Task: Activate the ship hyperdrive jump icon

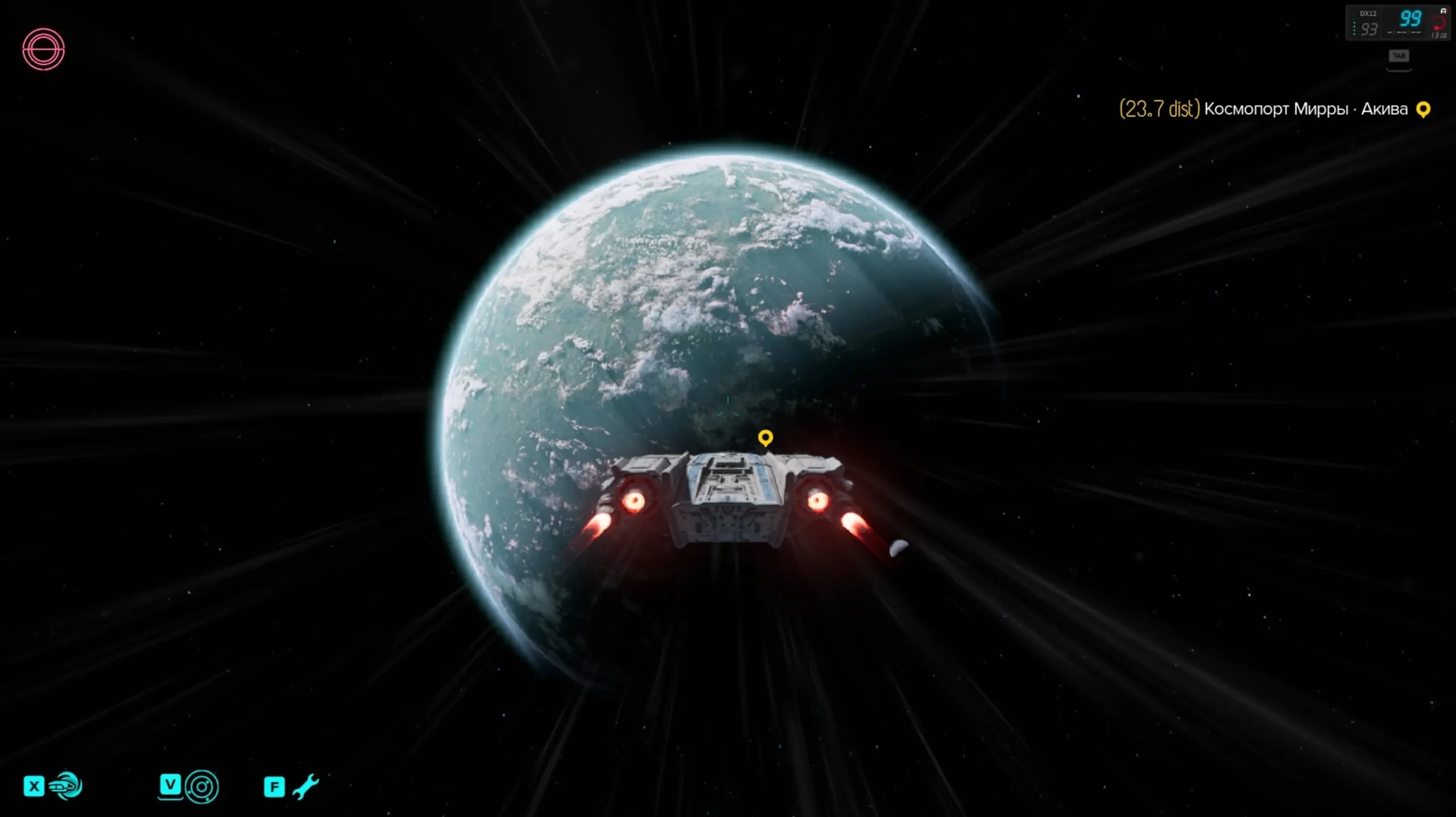Action: (x=66, y=786)
